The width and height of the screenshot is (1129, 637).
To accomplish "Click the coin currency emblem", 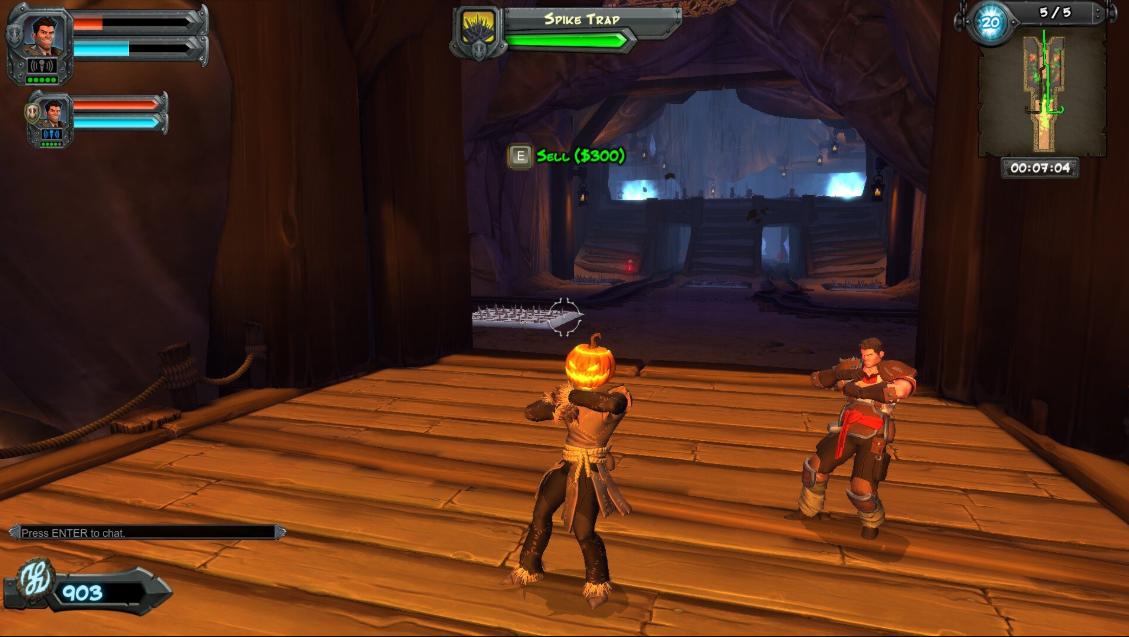I will 33,586.
